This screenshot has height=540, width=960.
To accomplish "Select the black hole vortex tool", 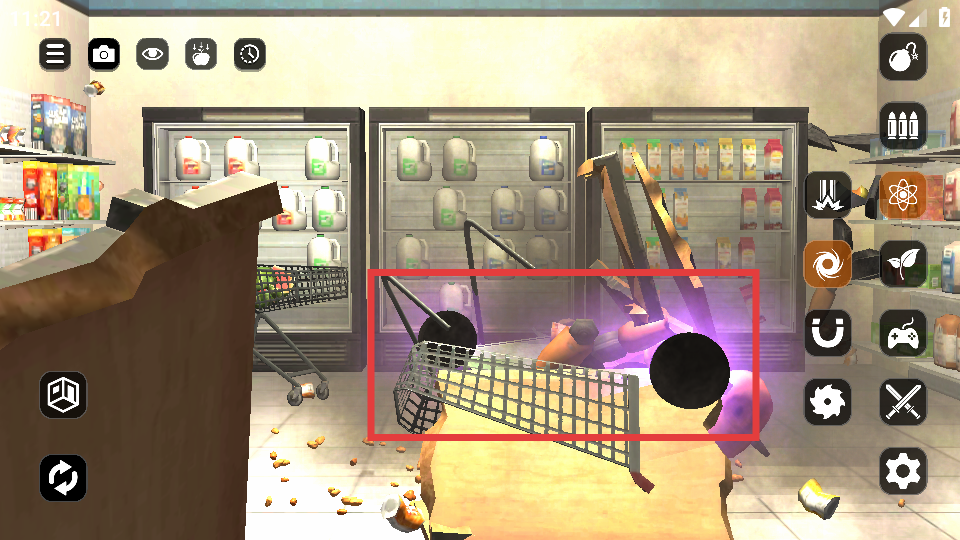I will 828,264.
